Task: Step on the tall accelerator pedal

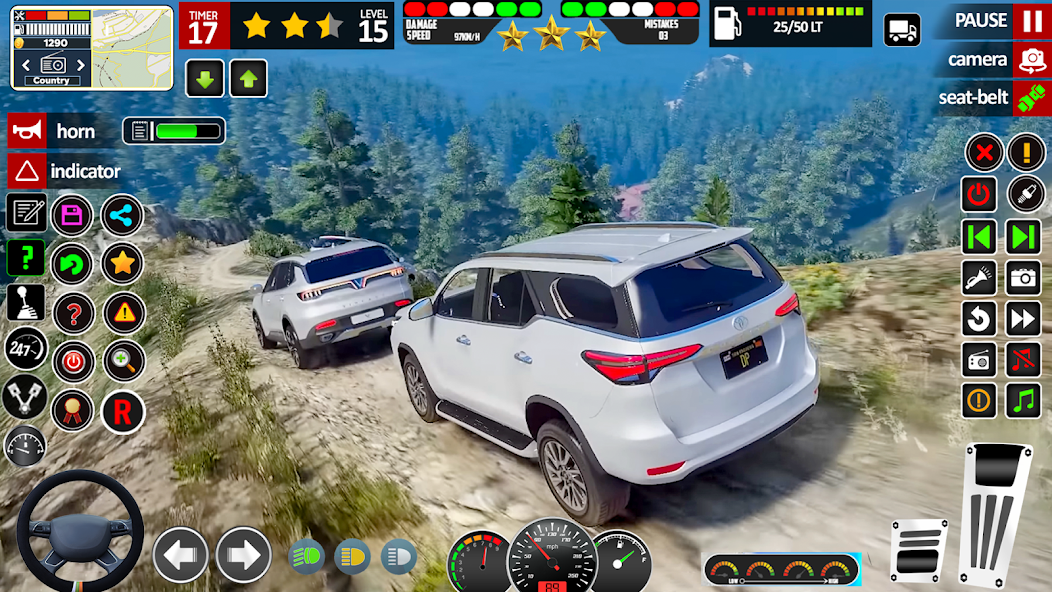Action: (995, 515)
